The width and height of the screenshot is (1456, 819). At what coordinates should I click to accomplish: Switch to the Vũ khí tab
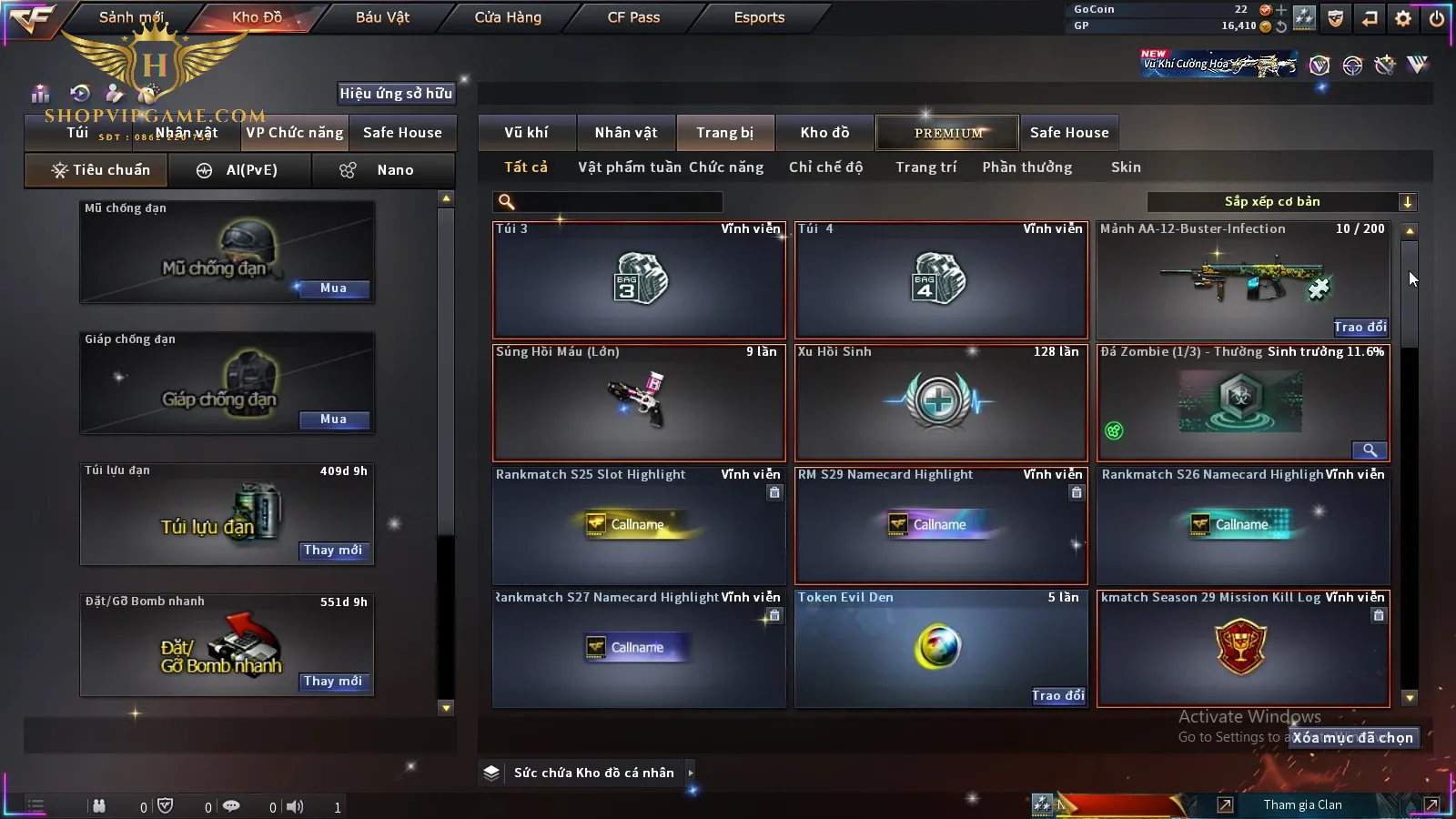click(x=526, y=133)
